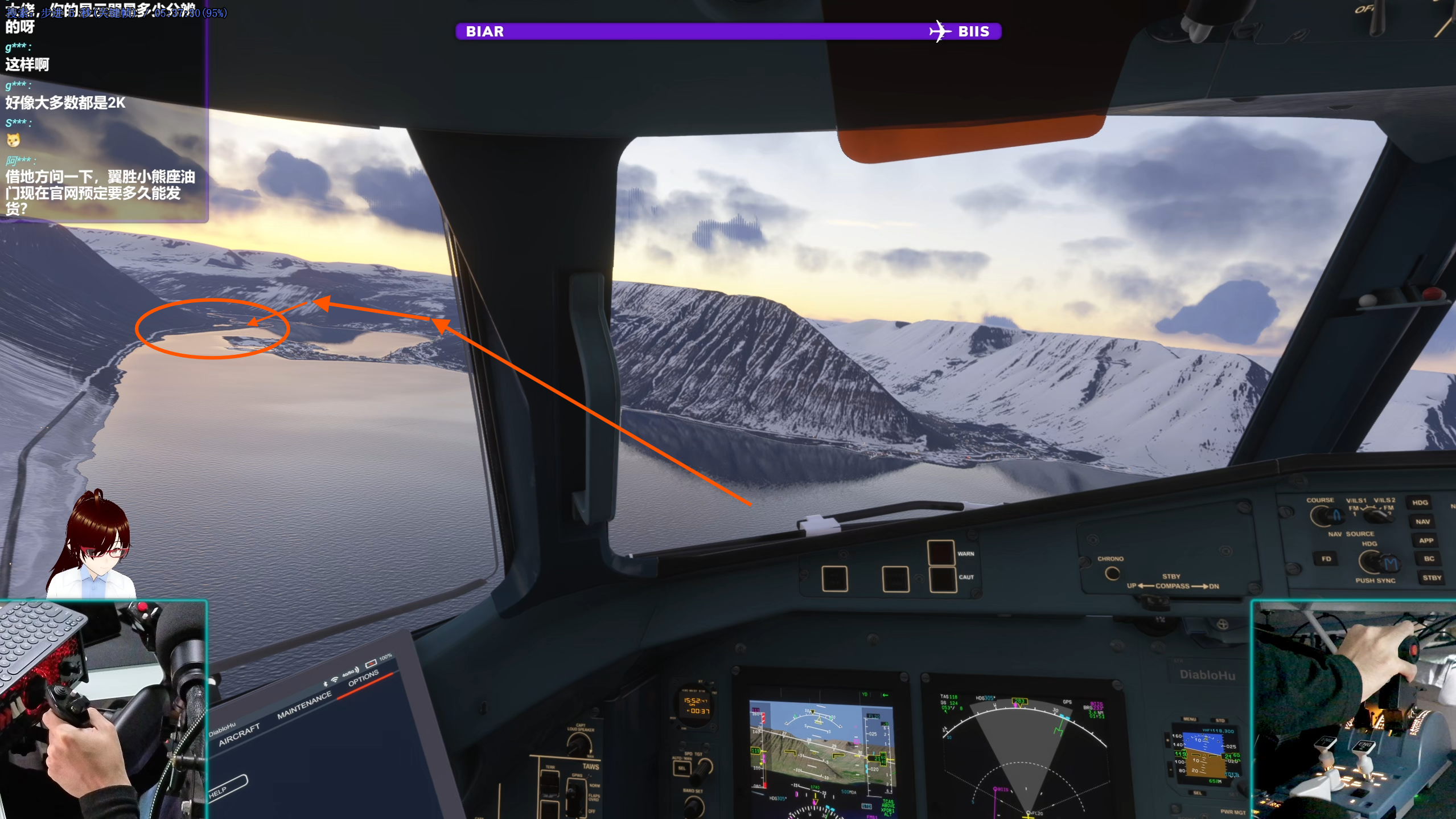Toggle the TAWS TERR pushbutton

pyautogui.click(x=550, y=785)
